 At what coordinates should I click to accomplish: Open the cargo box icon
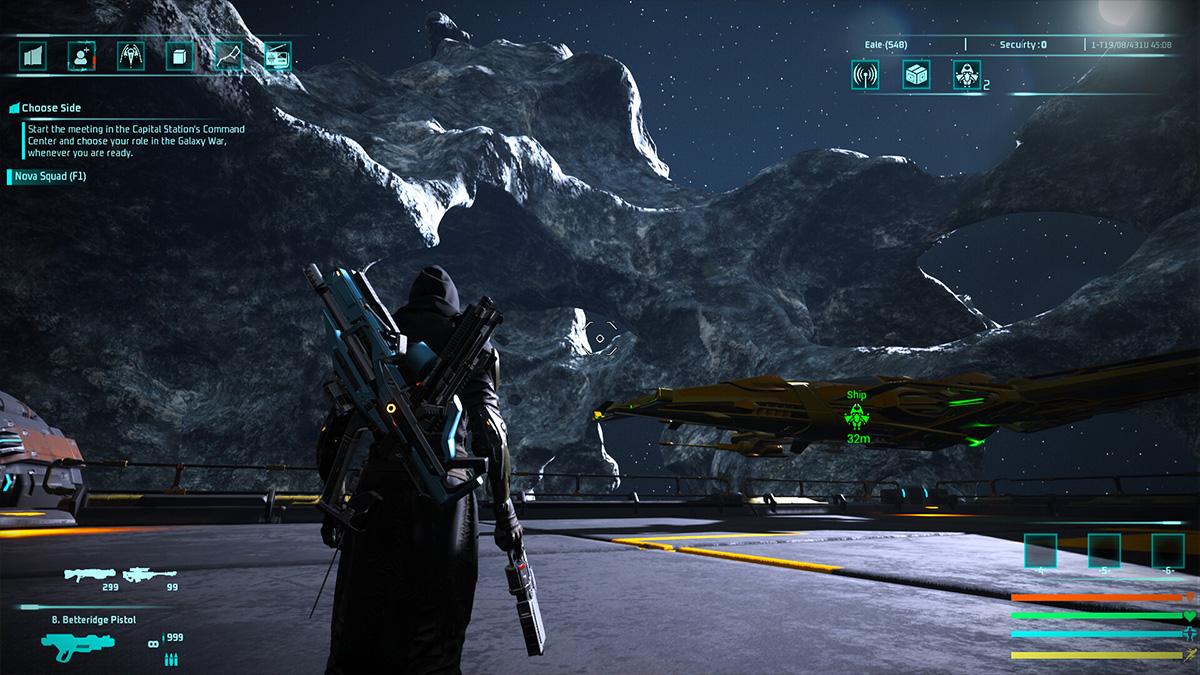(x=916, y=74)
